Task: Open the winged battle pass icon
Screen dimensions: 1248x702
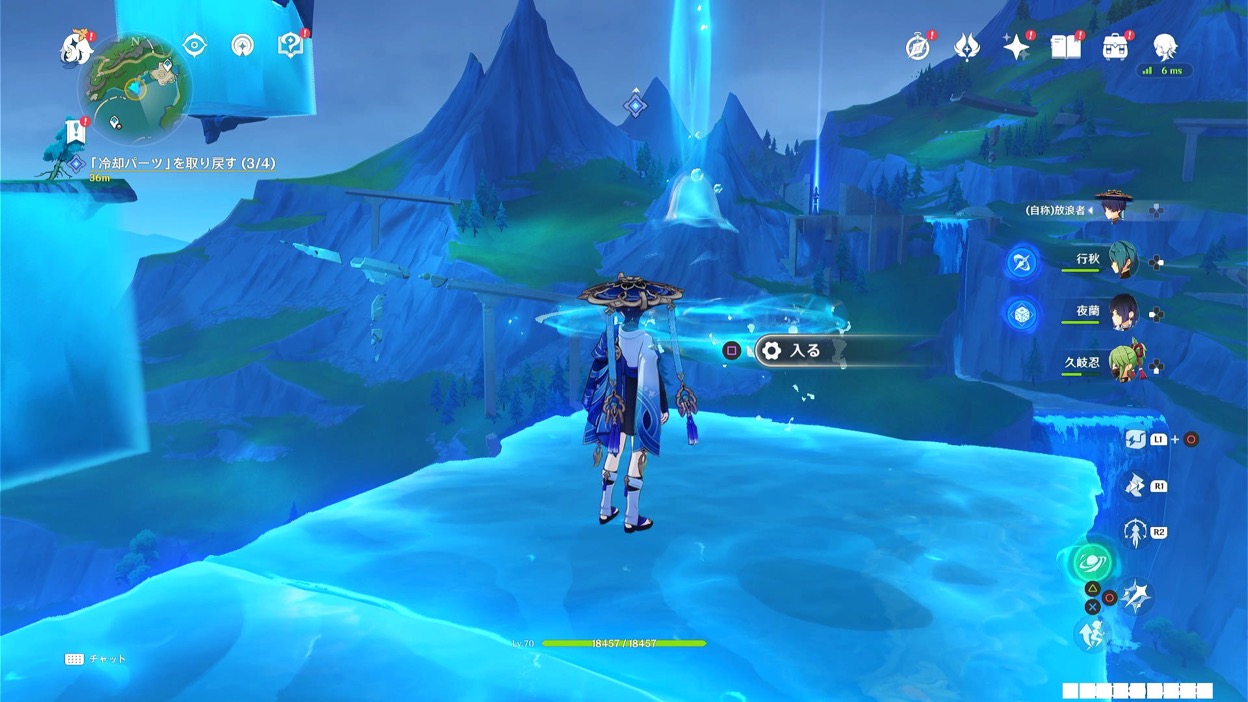Action: tap(967, 46)
